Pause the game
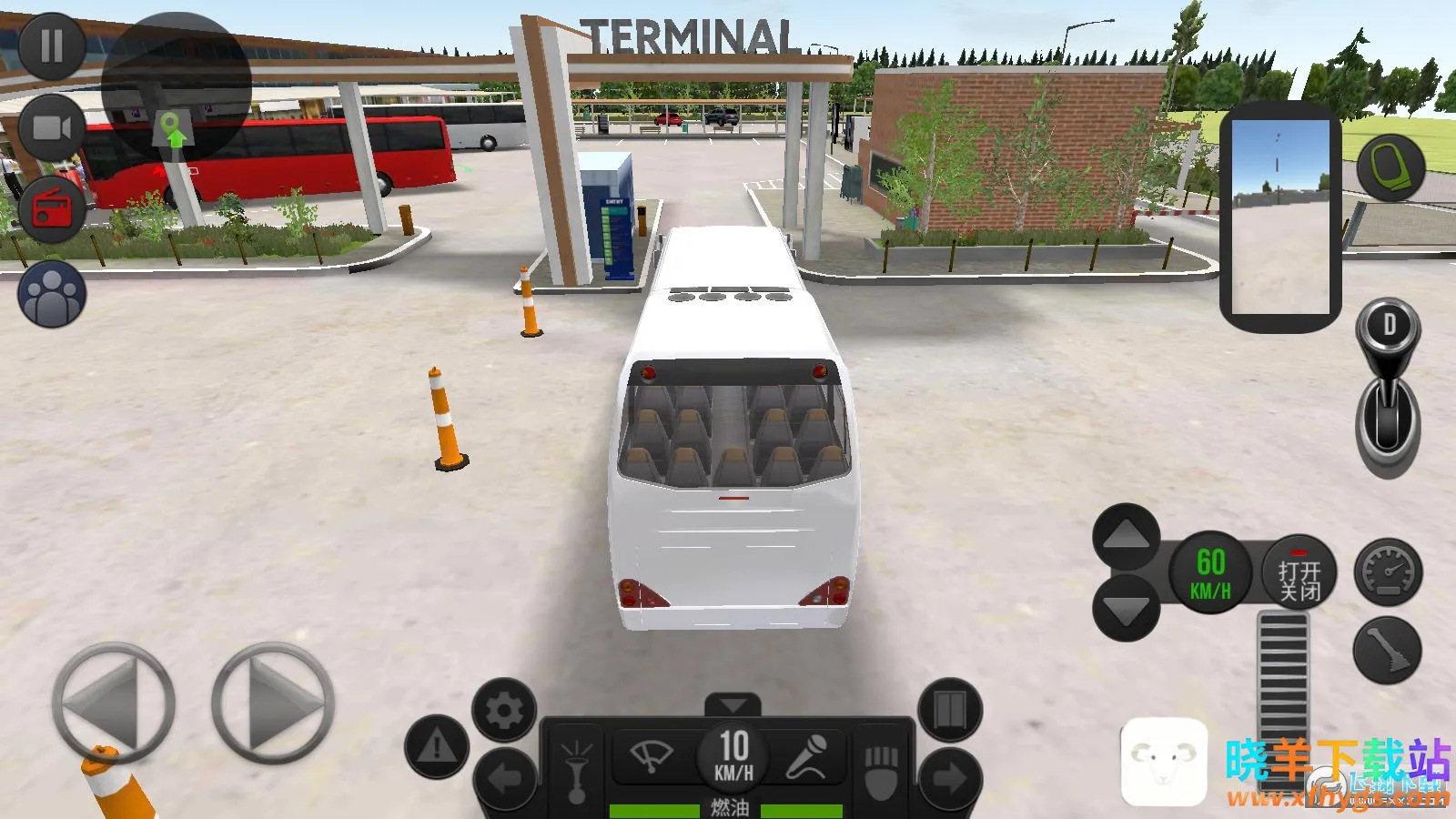1456x819 pixels. pos(52,45)
